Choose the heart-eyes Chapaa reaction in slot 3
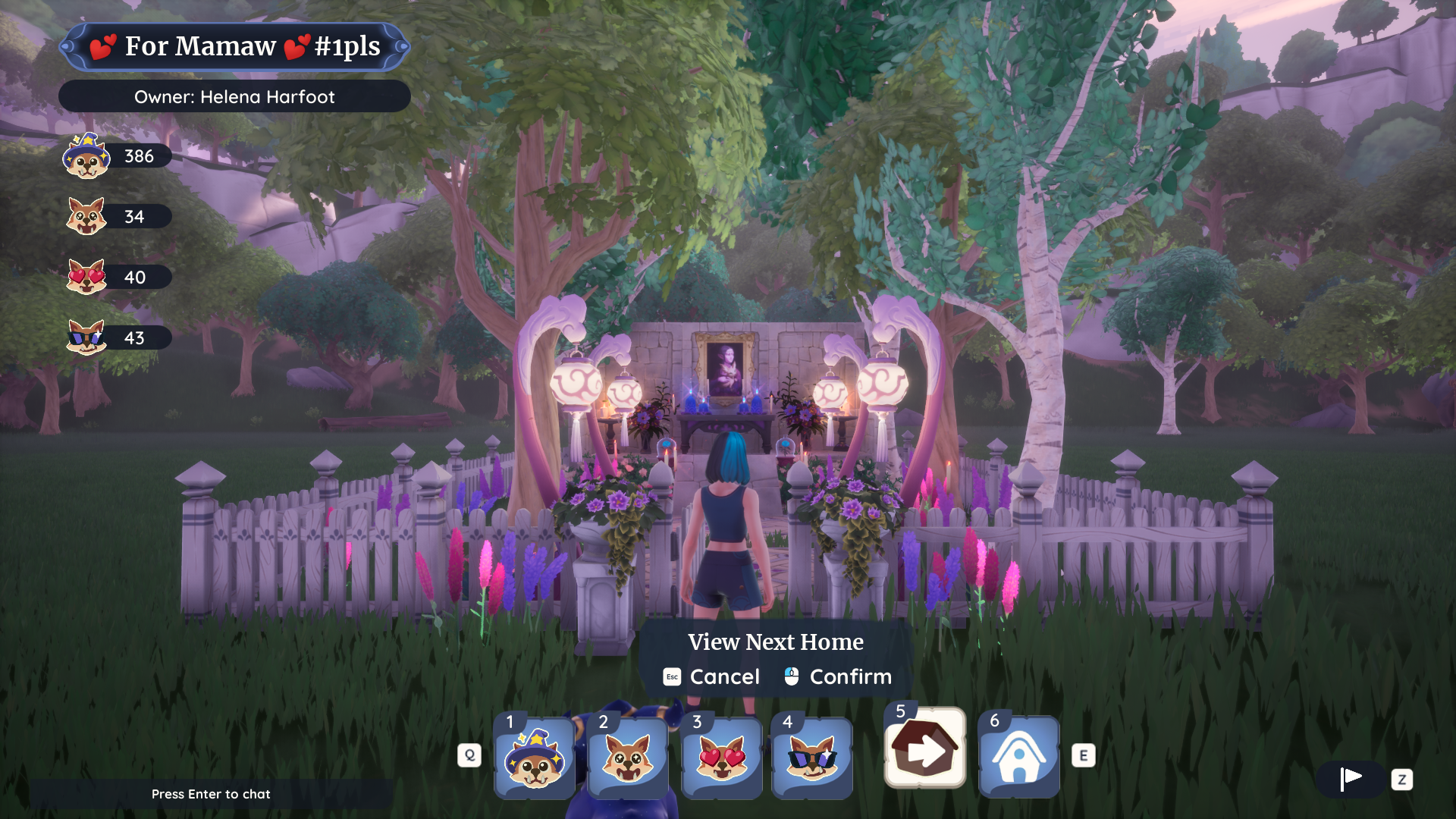This screenshot has width=1456, height=819. (x=721, y=758)
